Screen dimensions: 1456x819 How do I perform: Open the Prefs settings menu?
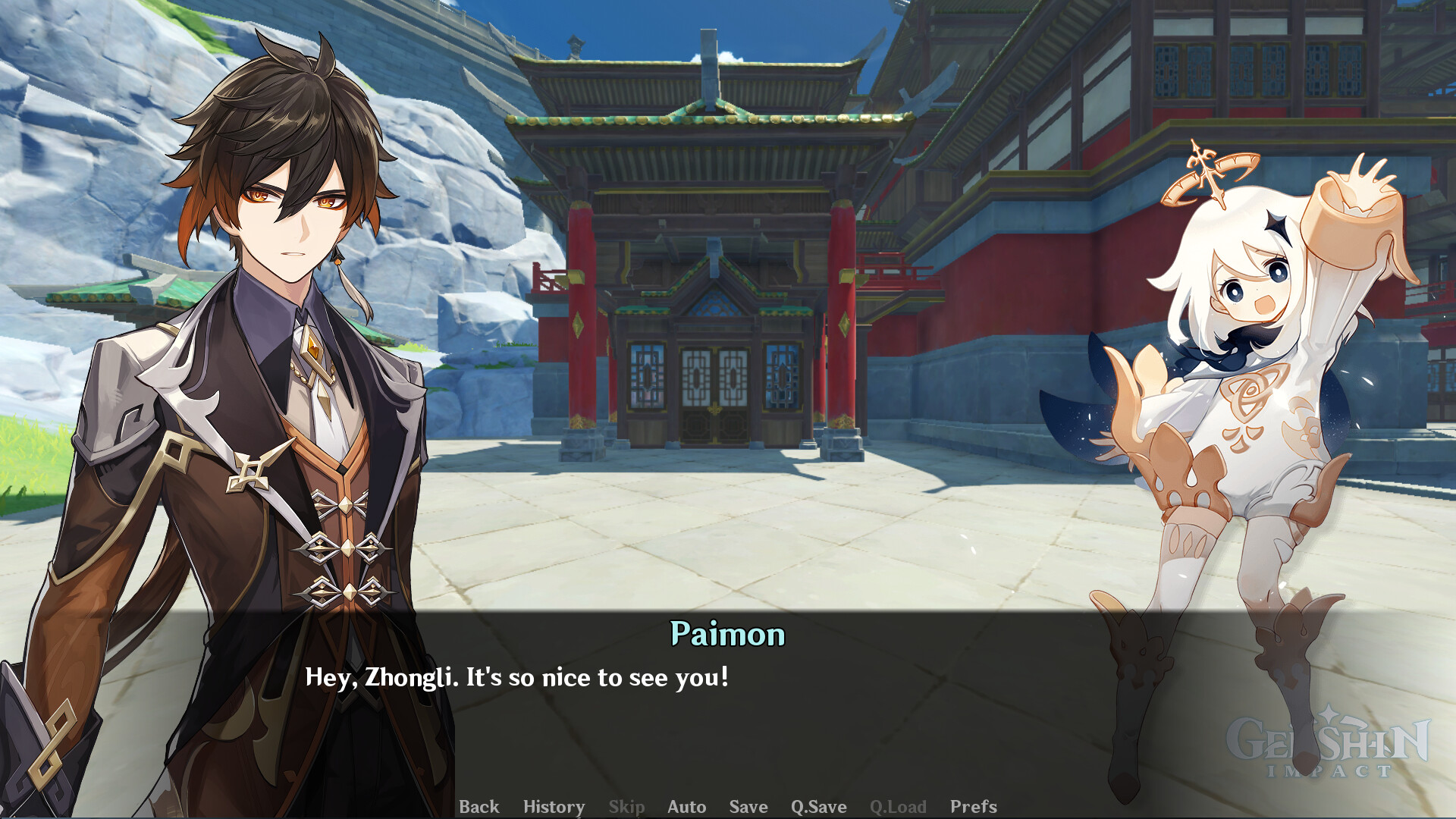pyautogui.click(x=974, y=807)
